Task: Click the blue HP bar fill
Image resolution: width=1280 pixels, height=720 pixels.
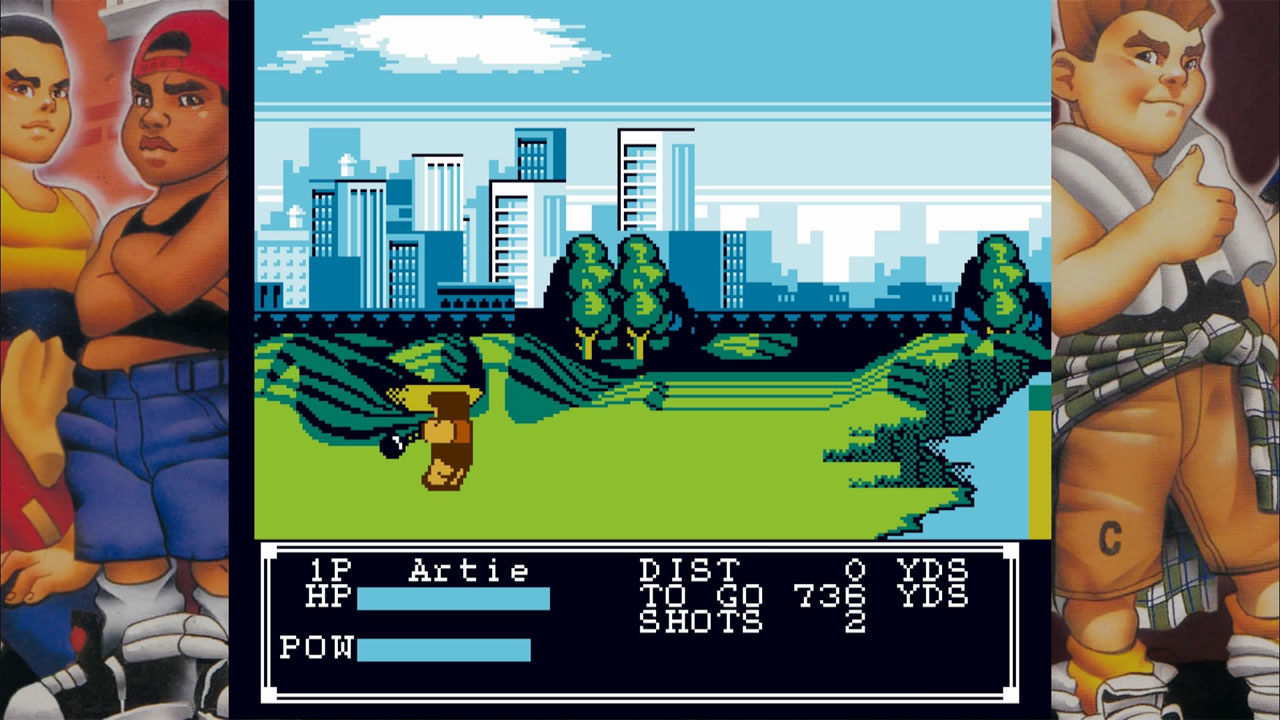Action: coord(450,597)
